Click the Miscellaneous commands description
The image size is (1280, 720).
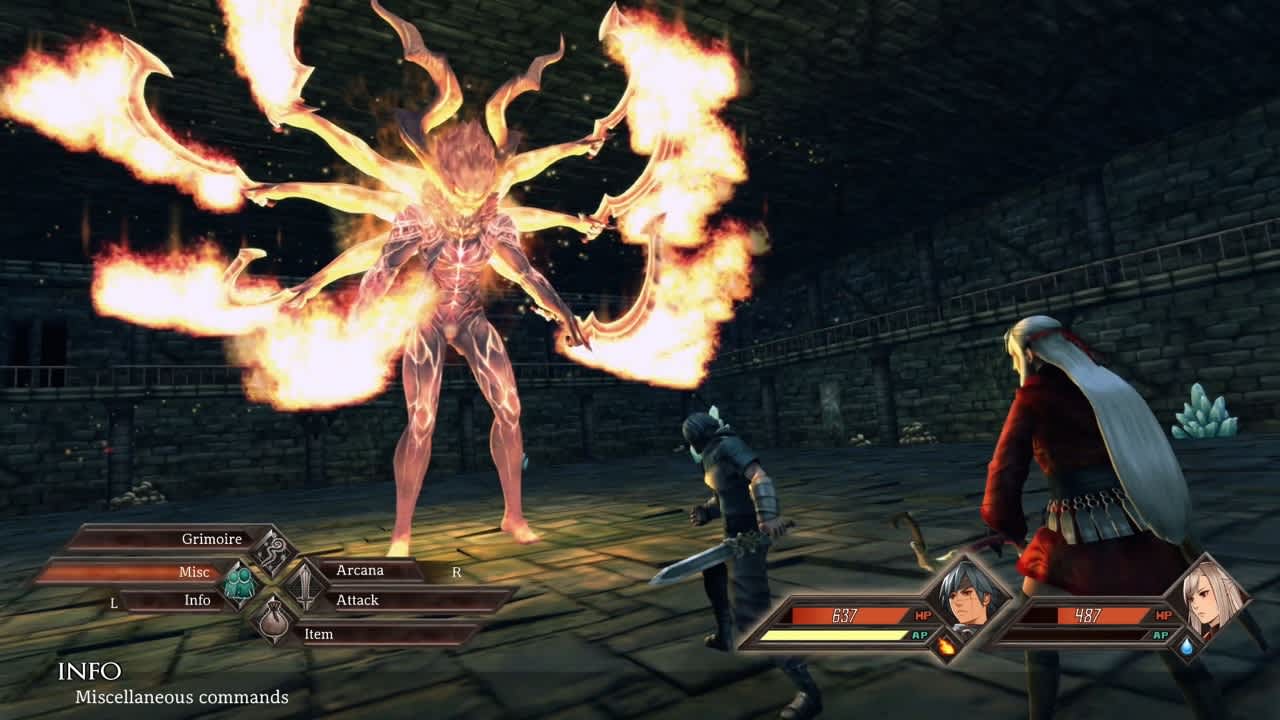[178, 697]
